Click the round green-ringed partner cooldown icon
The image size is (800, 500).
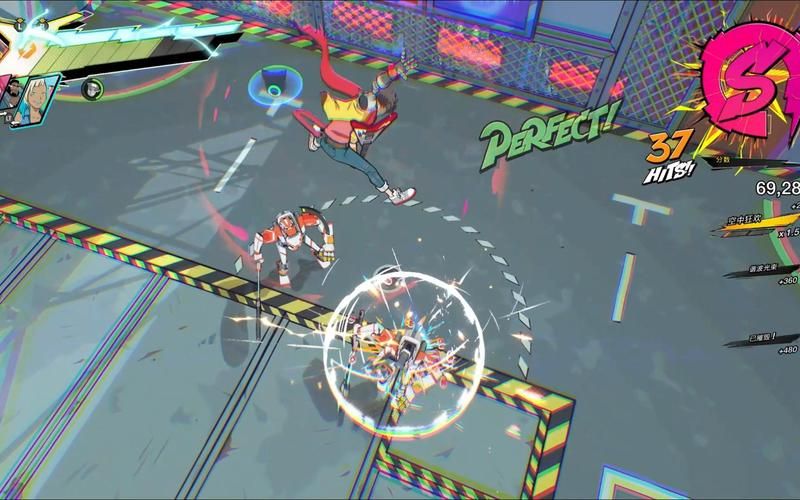[x=92, y=88]
